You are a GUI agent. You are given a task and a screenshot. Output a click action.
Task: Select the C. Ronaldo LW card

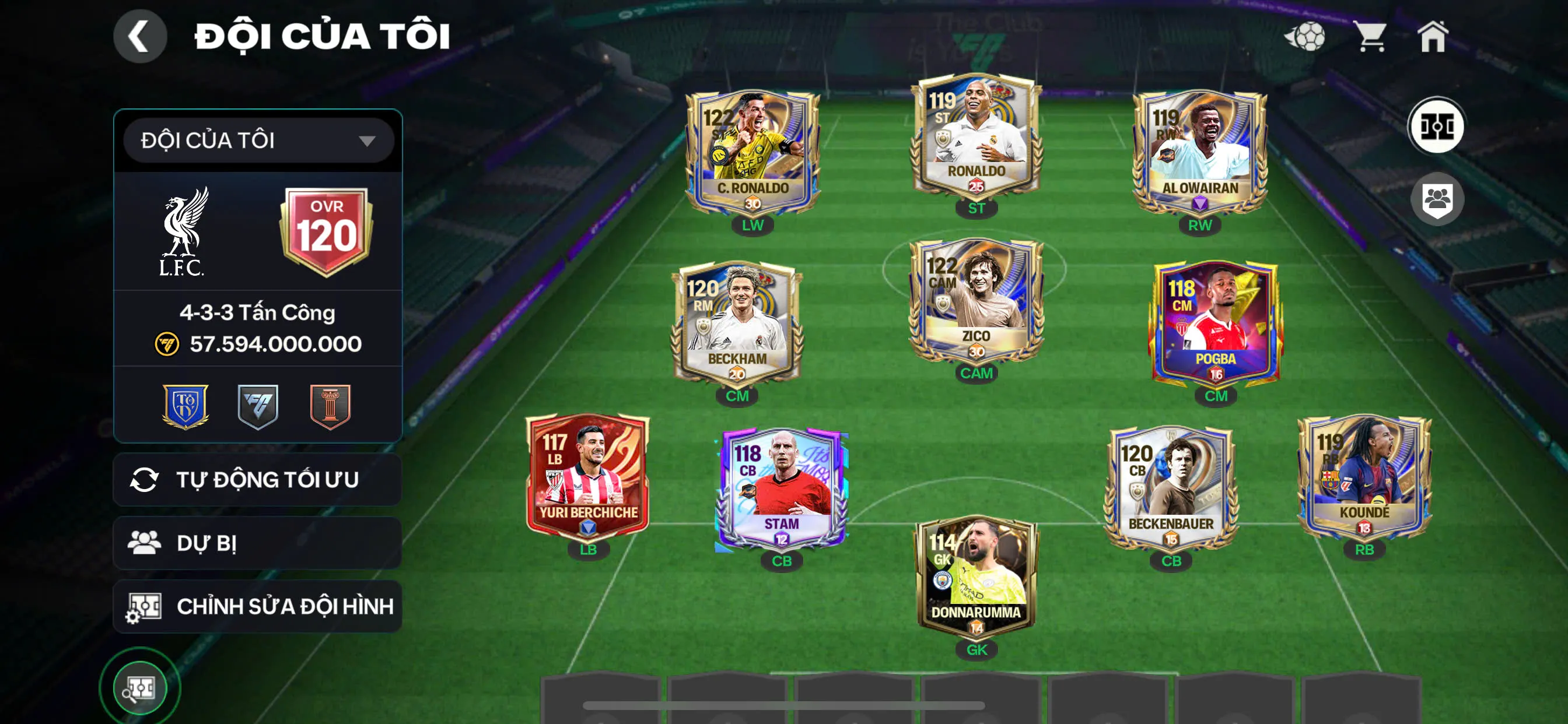coord(752,152)
